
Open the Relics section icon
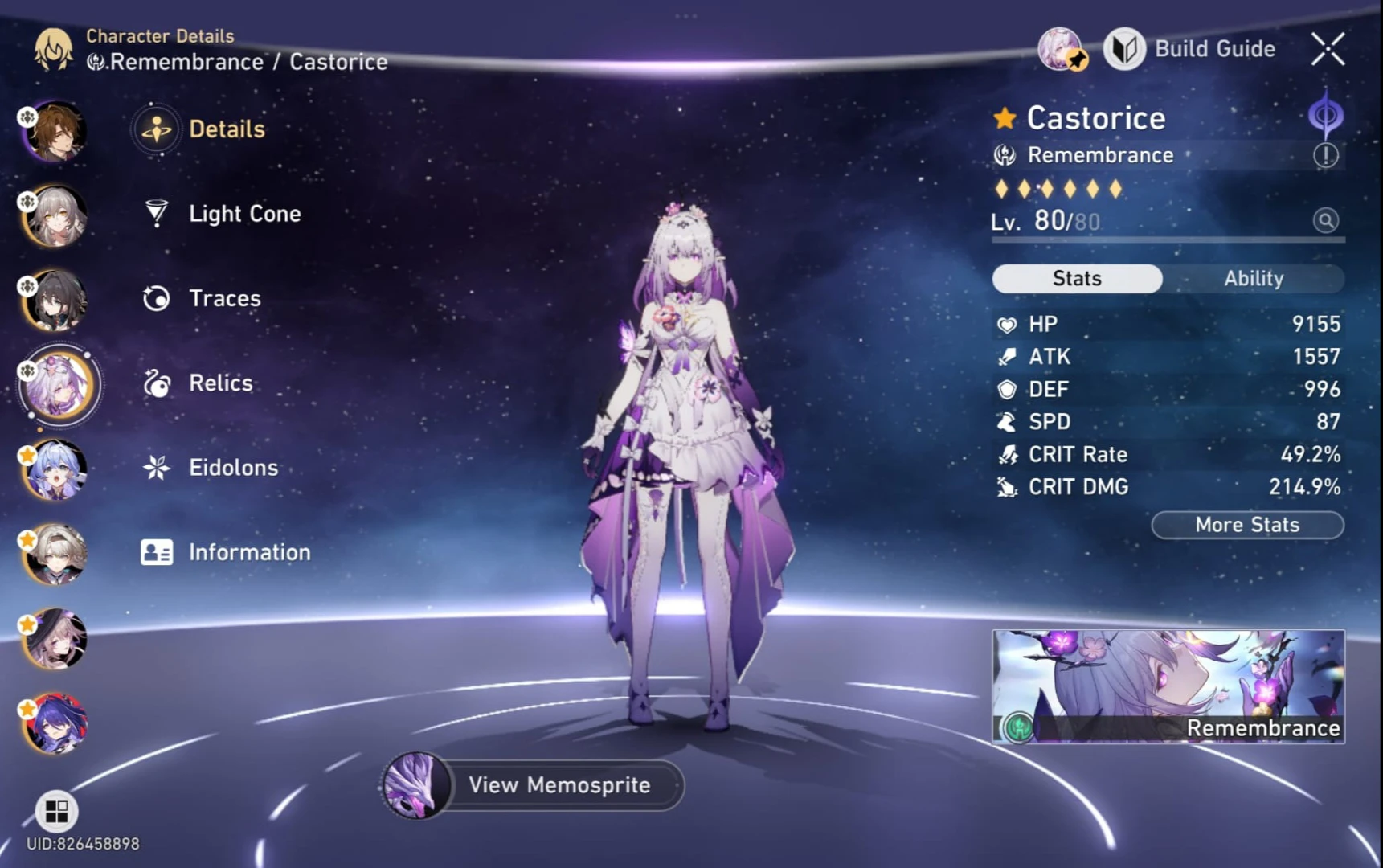158,383
